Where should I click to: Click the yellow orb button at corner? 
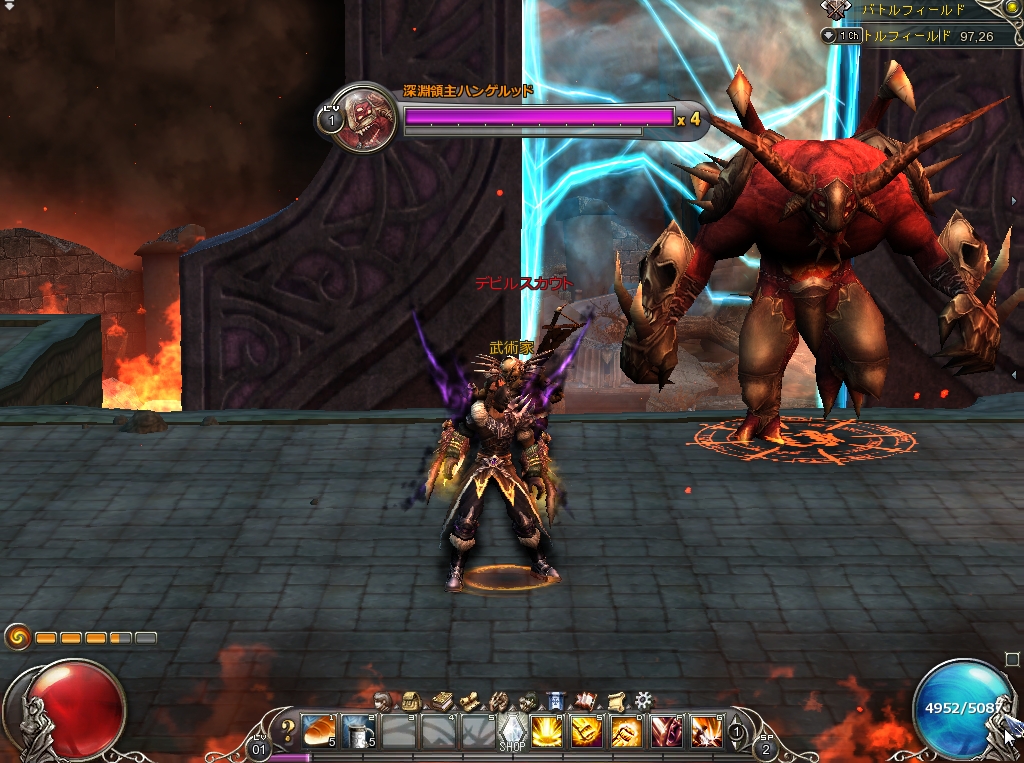click(x=1011, y=9)
